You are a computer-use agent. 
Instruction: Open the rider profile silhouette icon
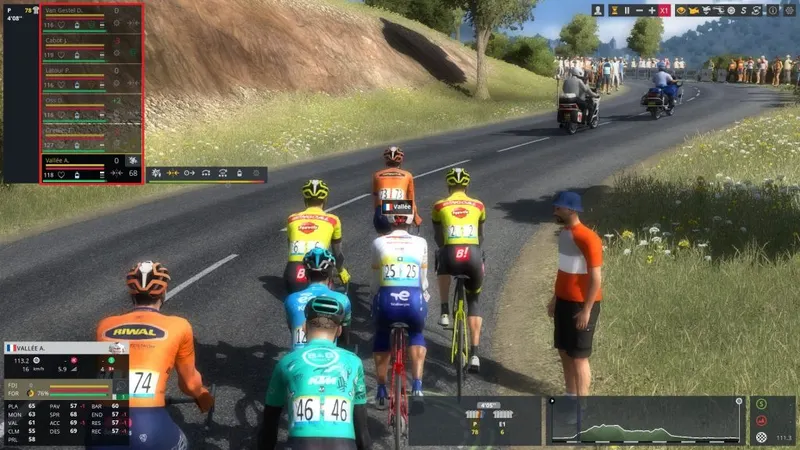click(598, 10)
